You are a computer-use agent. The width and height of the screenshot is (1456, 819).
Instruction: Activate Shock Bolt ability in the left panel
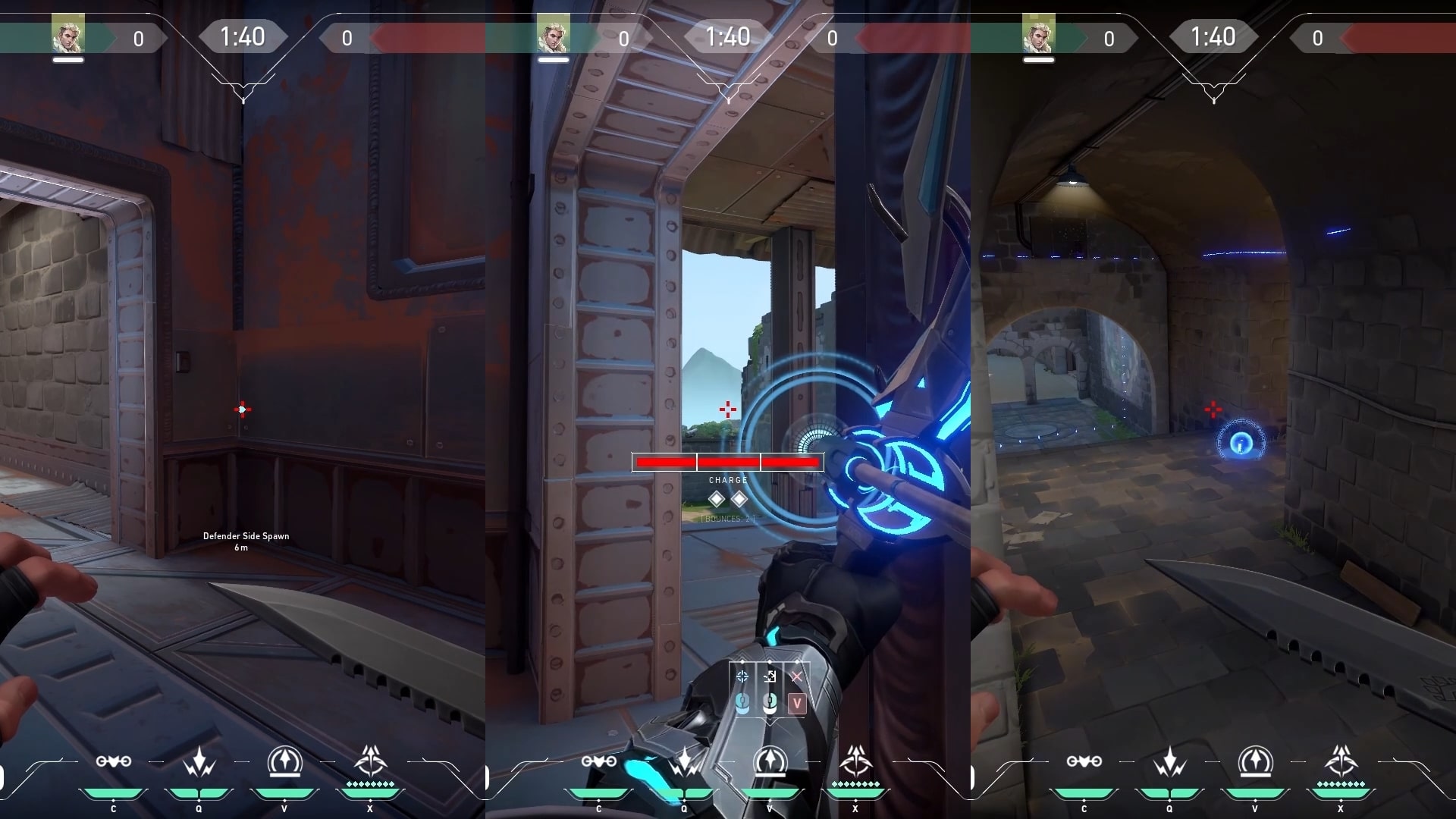click(199, 761)
